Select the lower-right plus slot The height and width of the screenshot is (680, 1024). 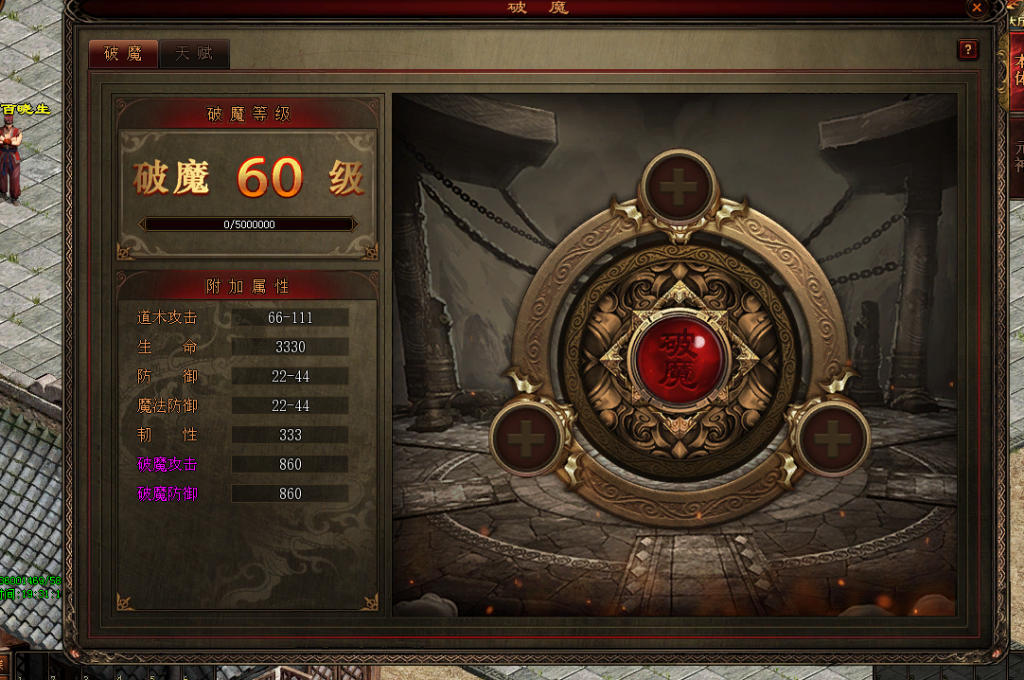coord(831,439)
